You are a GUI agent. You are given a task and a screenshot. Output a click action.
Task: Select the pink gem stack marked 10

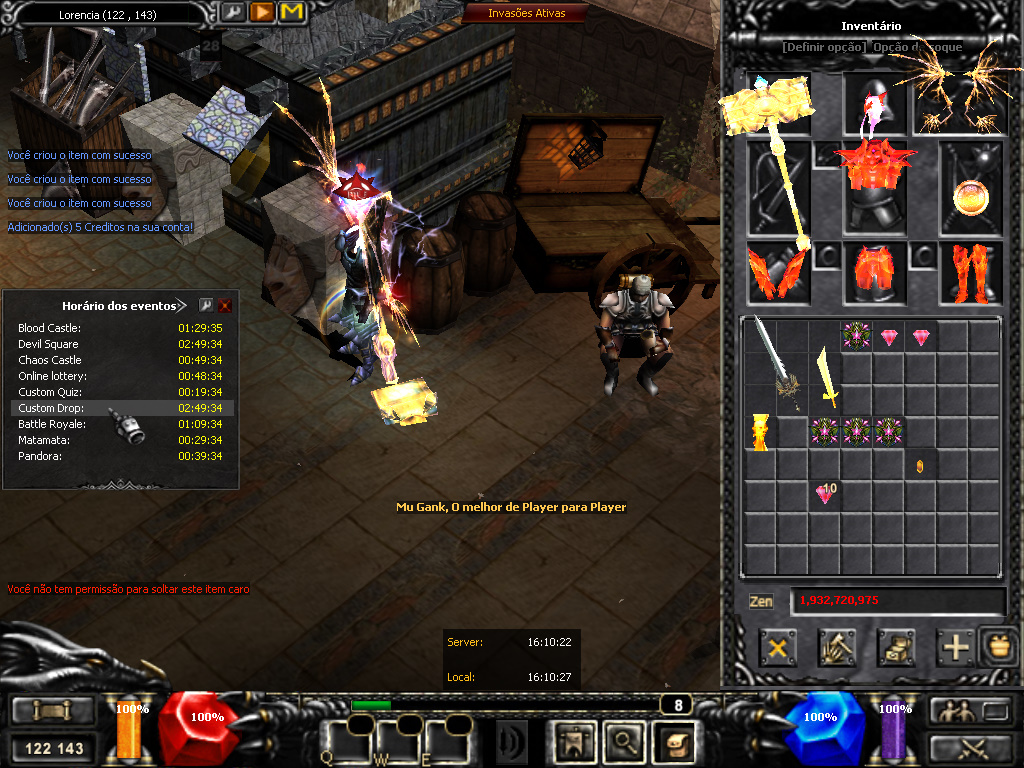tap(826, 493)
